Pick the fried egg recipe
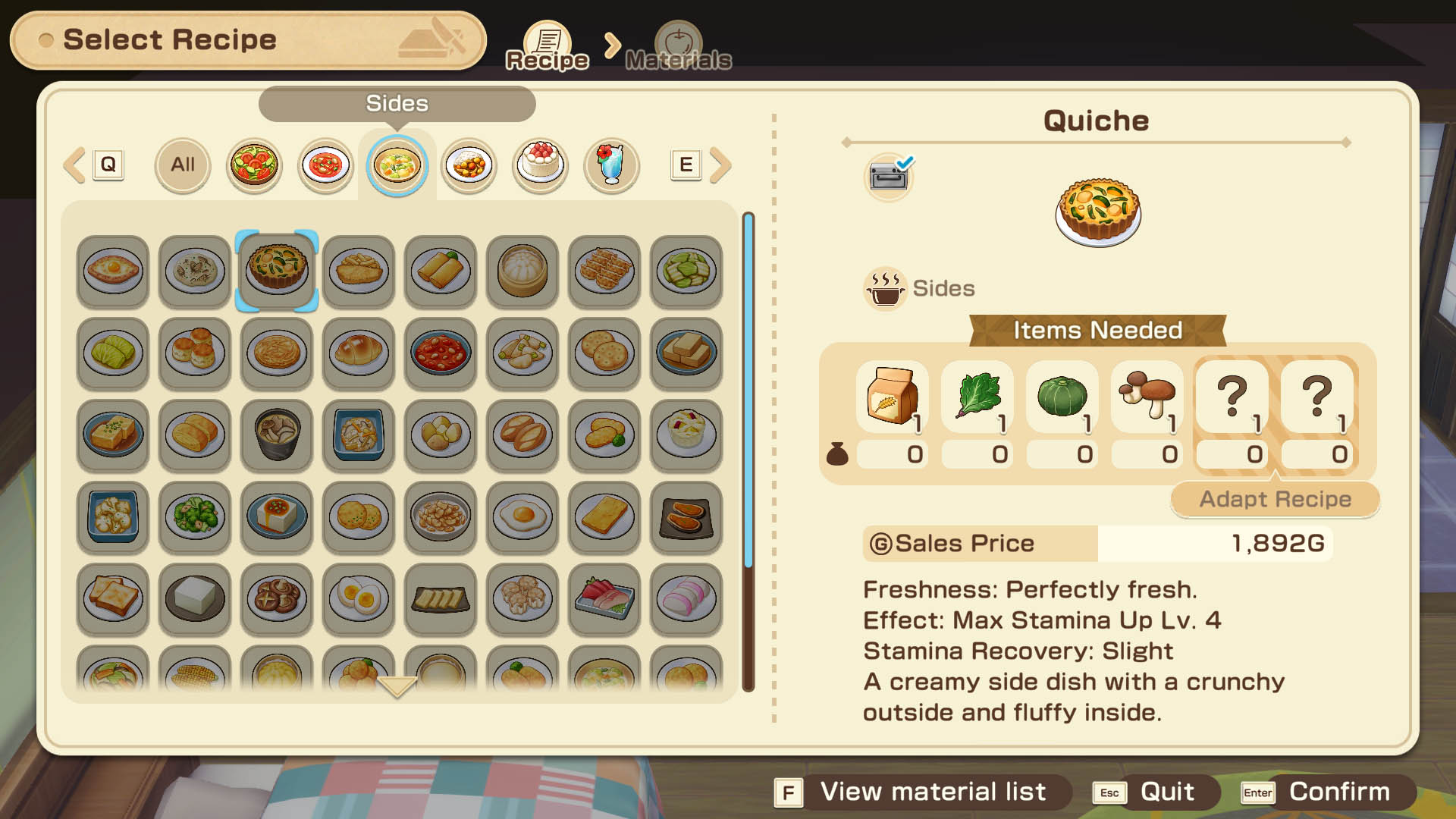1456x819 pixels. 522,516
